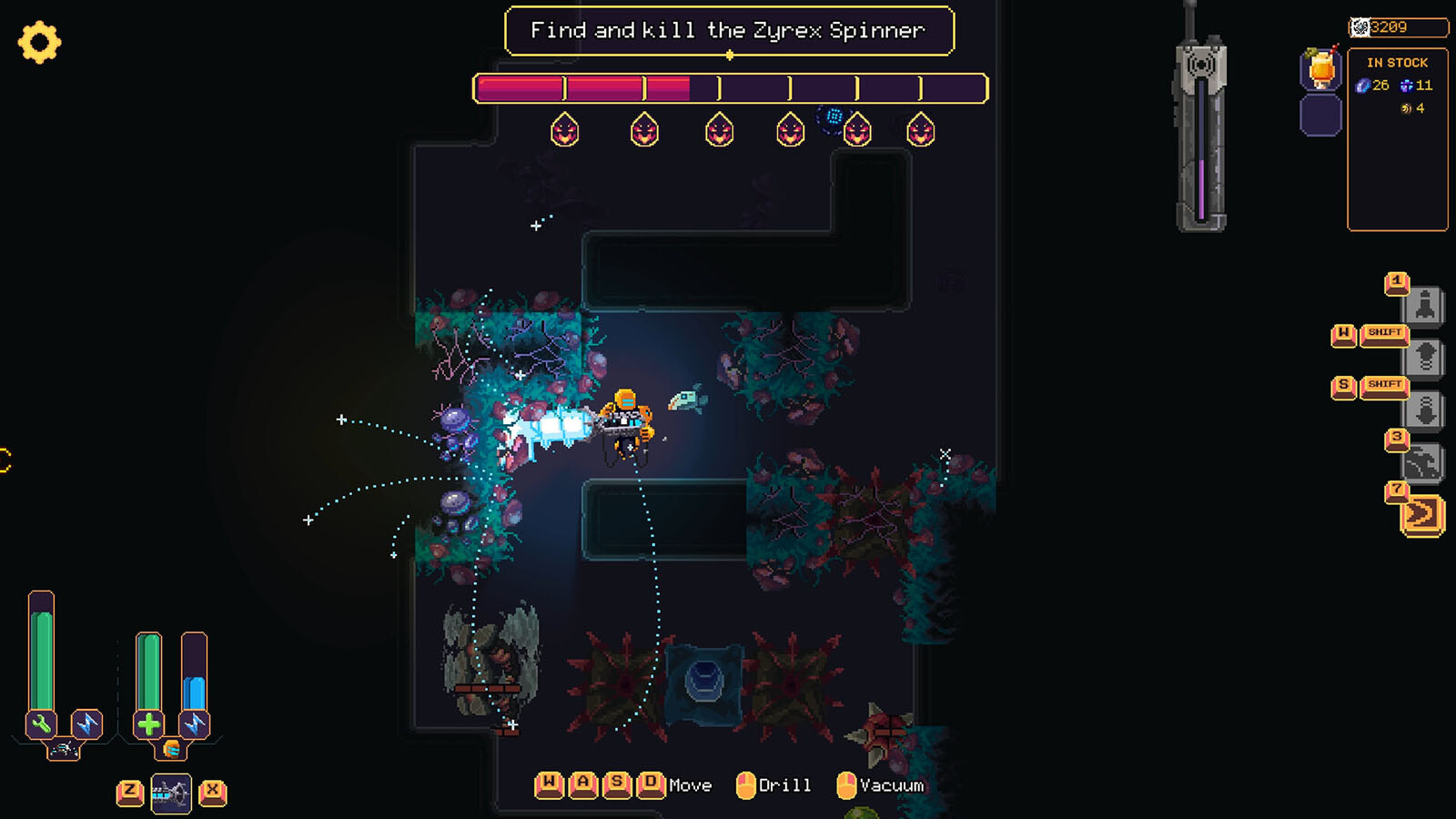Activate the rocket ability icon
The height and width of the screenshot is (819, 1456).
(x=1424, y=306)
